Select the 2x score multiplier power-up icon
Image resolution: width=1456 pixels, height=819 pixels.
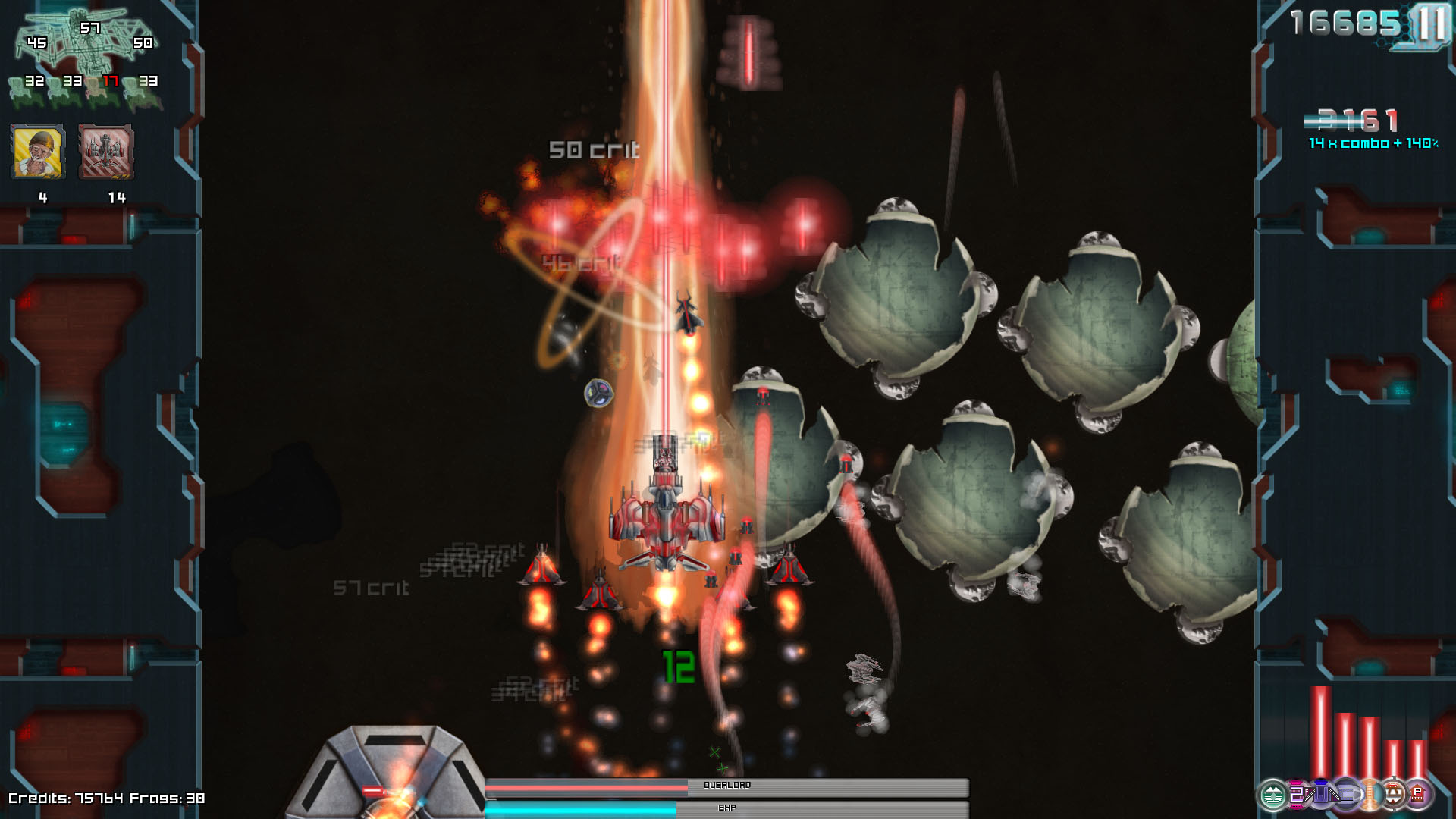(1297, 794)
